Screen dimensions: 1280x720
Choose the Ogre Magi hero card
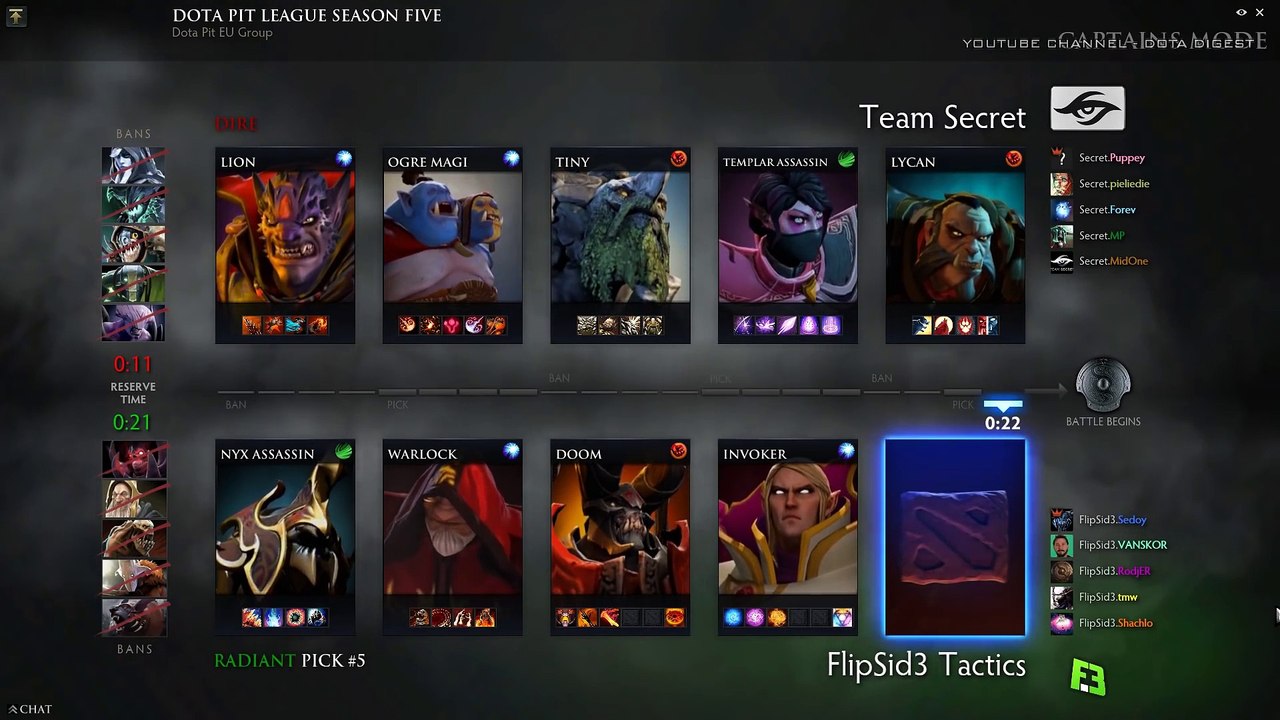coord(452,246)
